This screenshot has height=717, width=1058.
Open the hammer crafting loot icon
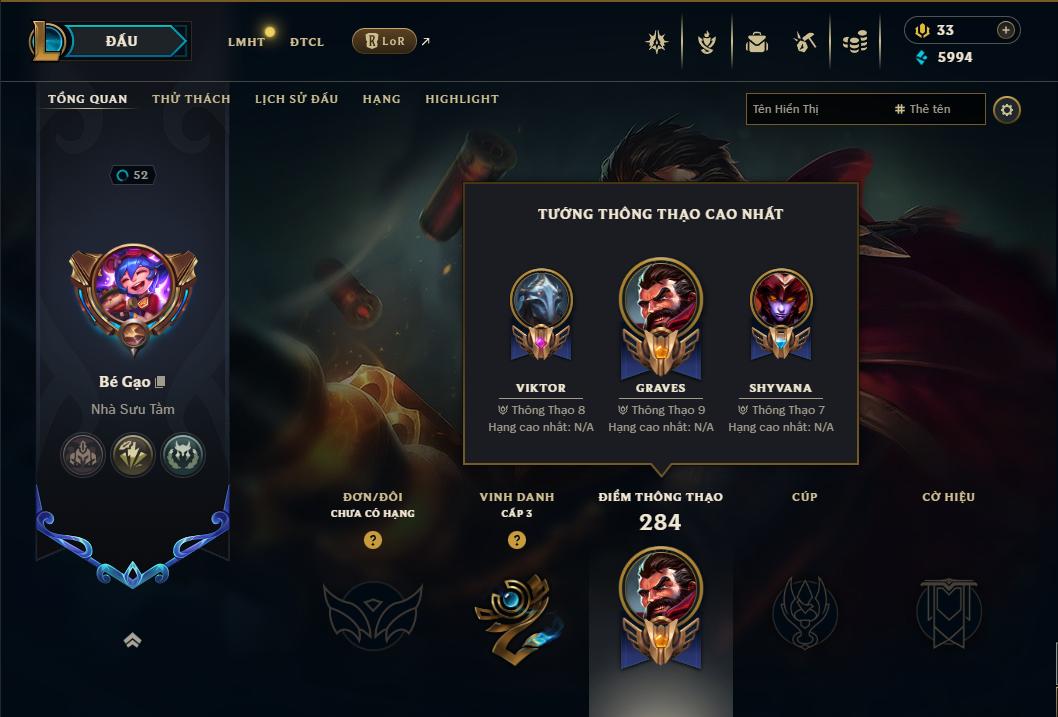[805, 42]
